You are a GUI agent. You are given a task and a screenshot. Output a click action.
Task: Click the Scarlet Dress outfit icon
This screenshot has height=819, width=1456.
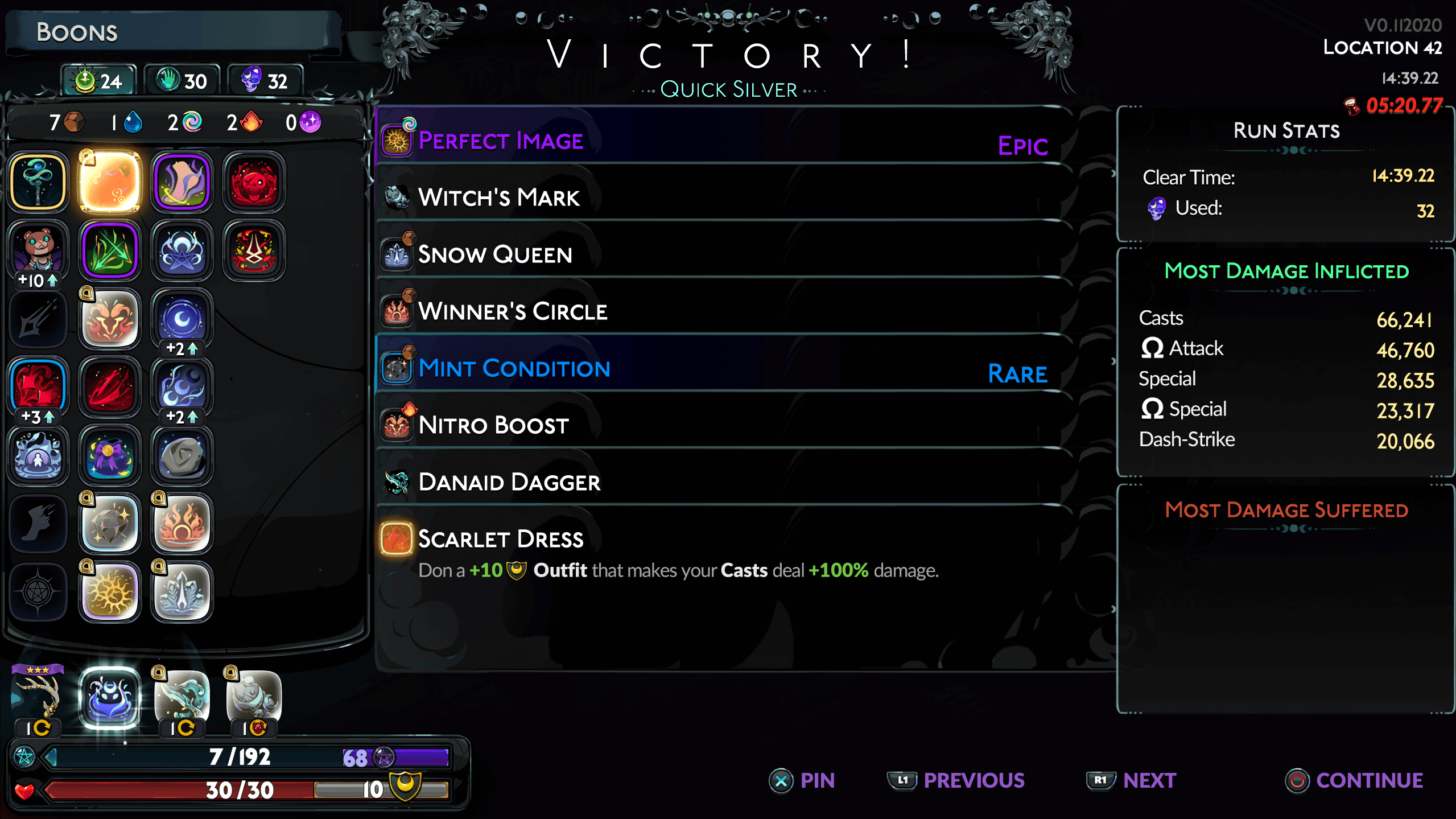tap(397, 539)
